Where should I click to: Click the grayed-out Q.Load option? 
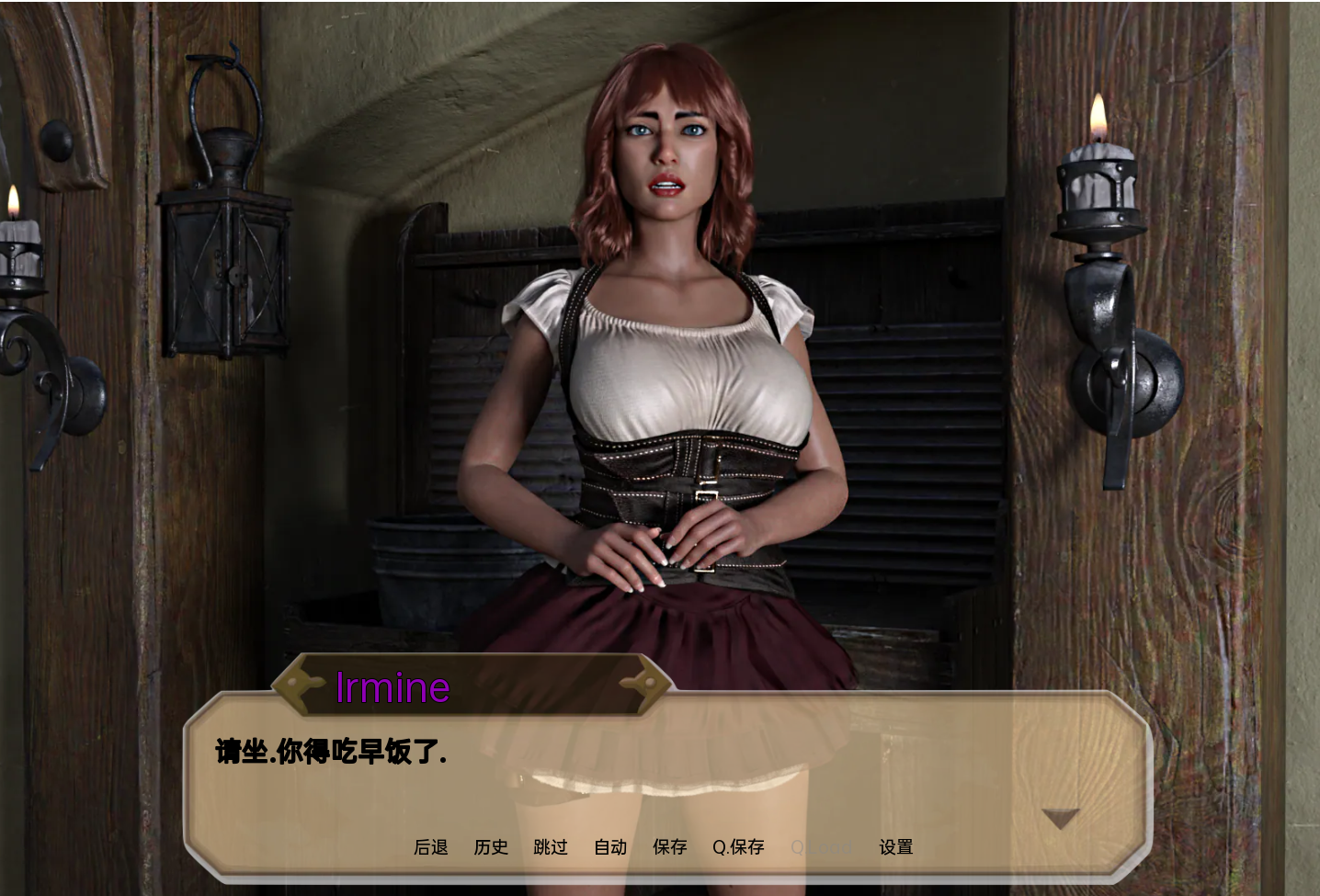tap(821, 847)
